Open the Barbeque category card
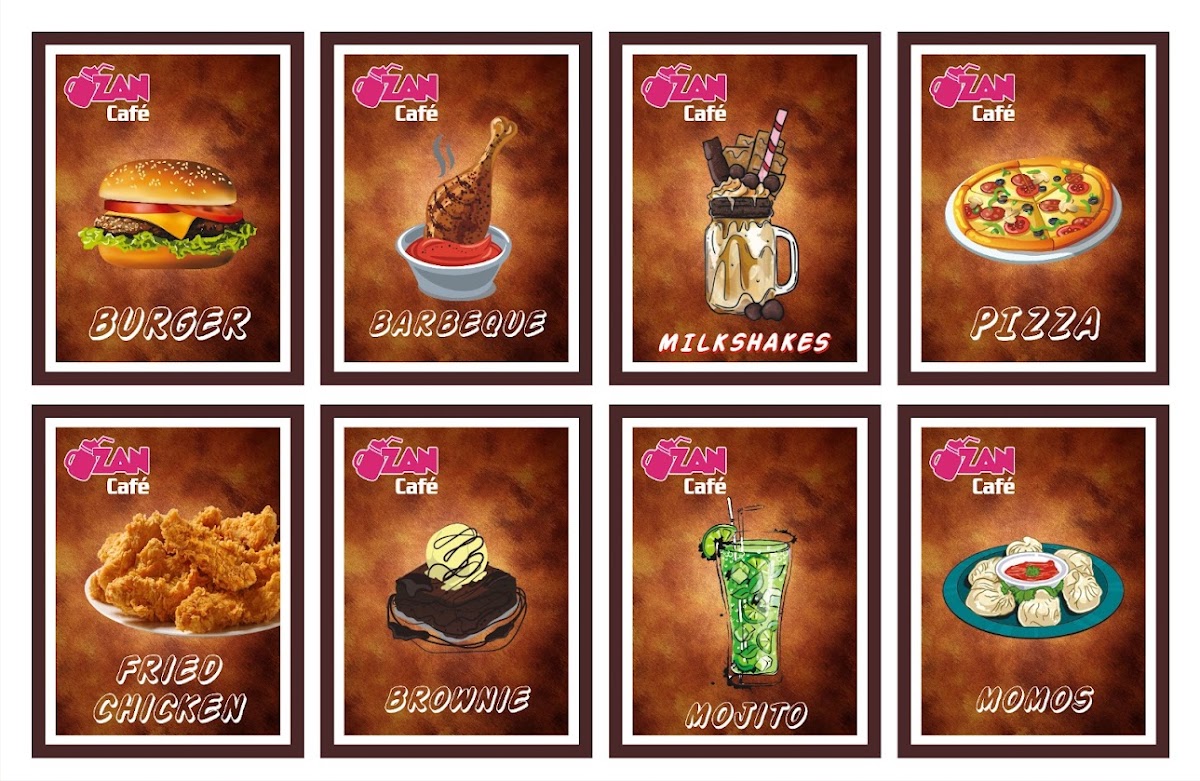 point(456,208)
